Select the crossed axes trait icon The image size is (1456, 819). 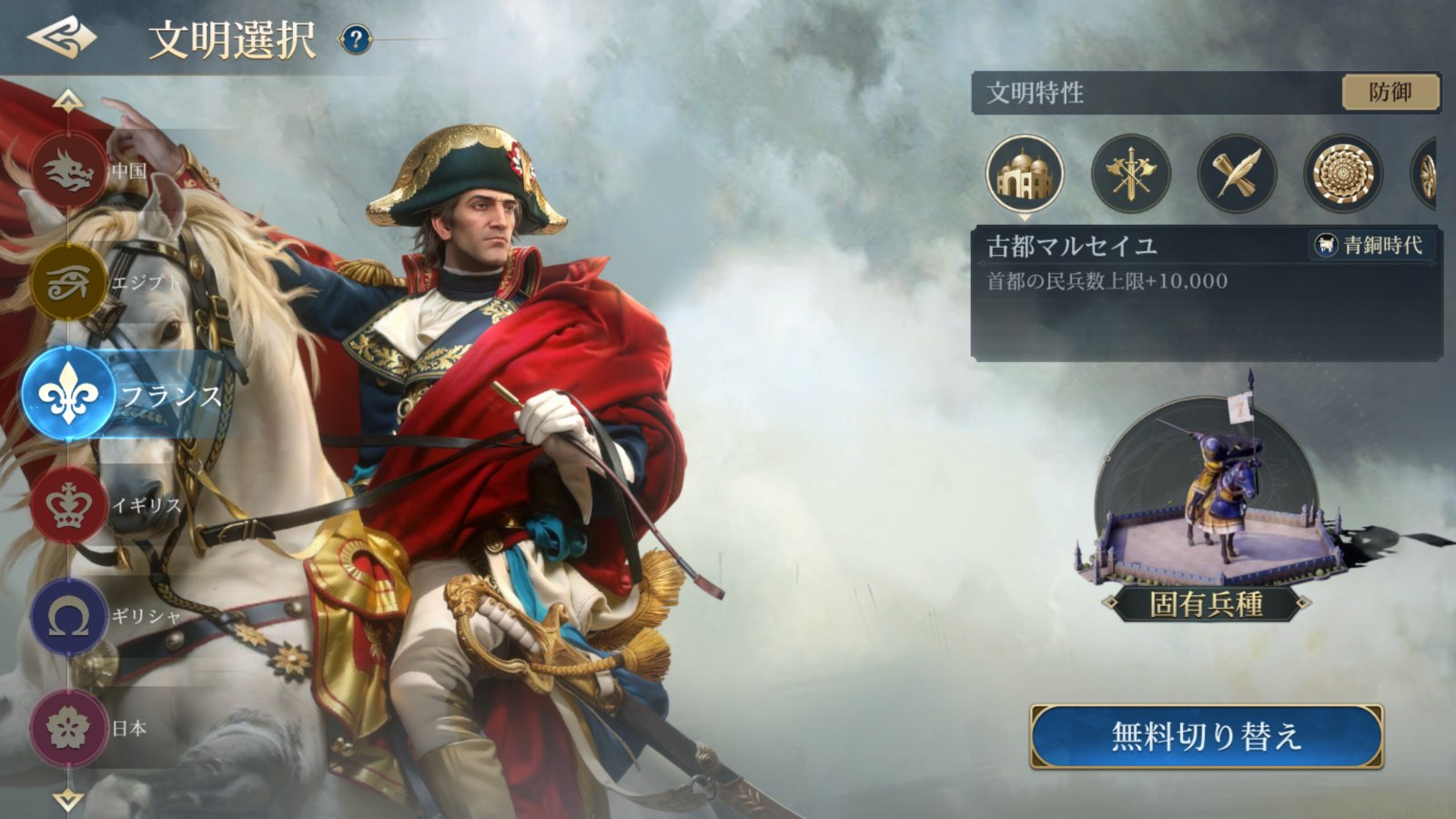point(1131,174)
